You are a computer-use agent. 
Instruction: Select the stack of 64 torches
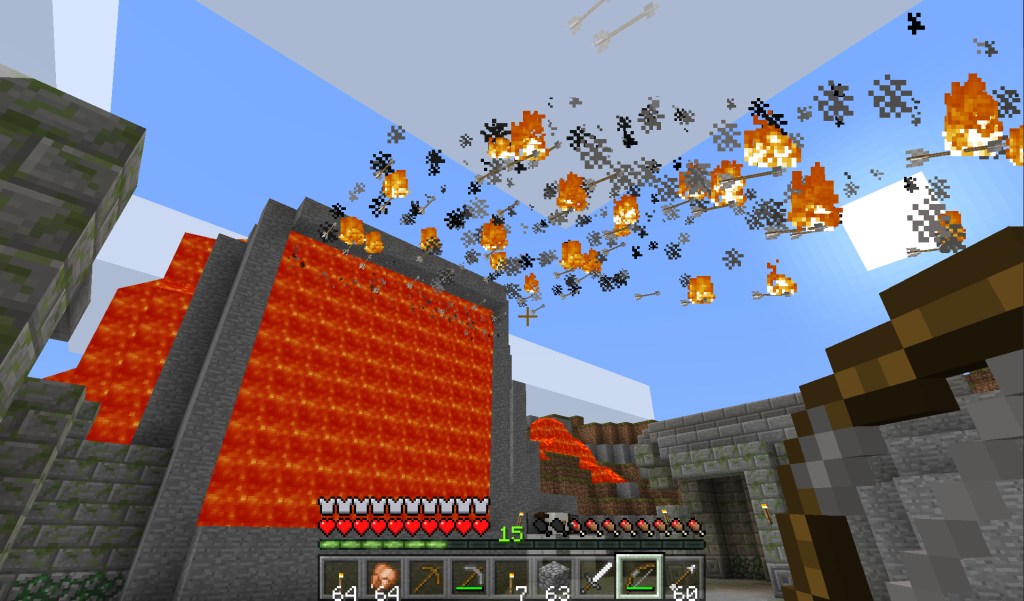tap(341, 579)
